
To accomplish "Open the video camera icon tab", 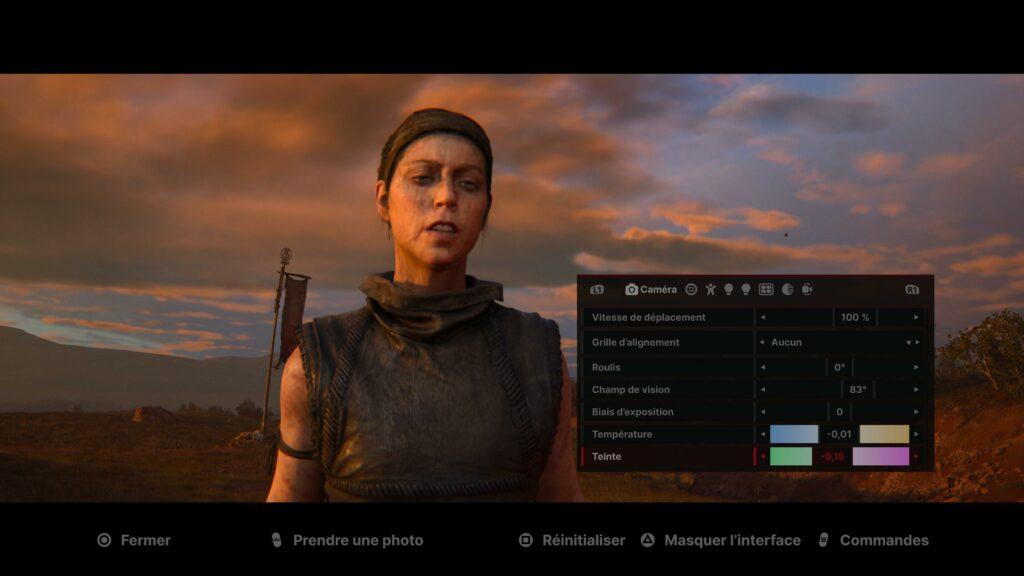I will tap(807, 289).
